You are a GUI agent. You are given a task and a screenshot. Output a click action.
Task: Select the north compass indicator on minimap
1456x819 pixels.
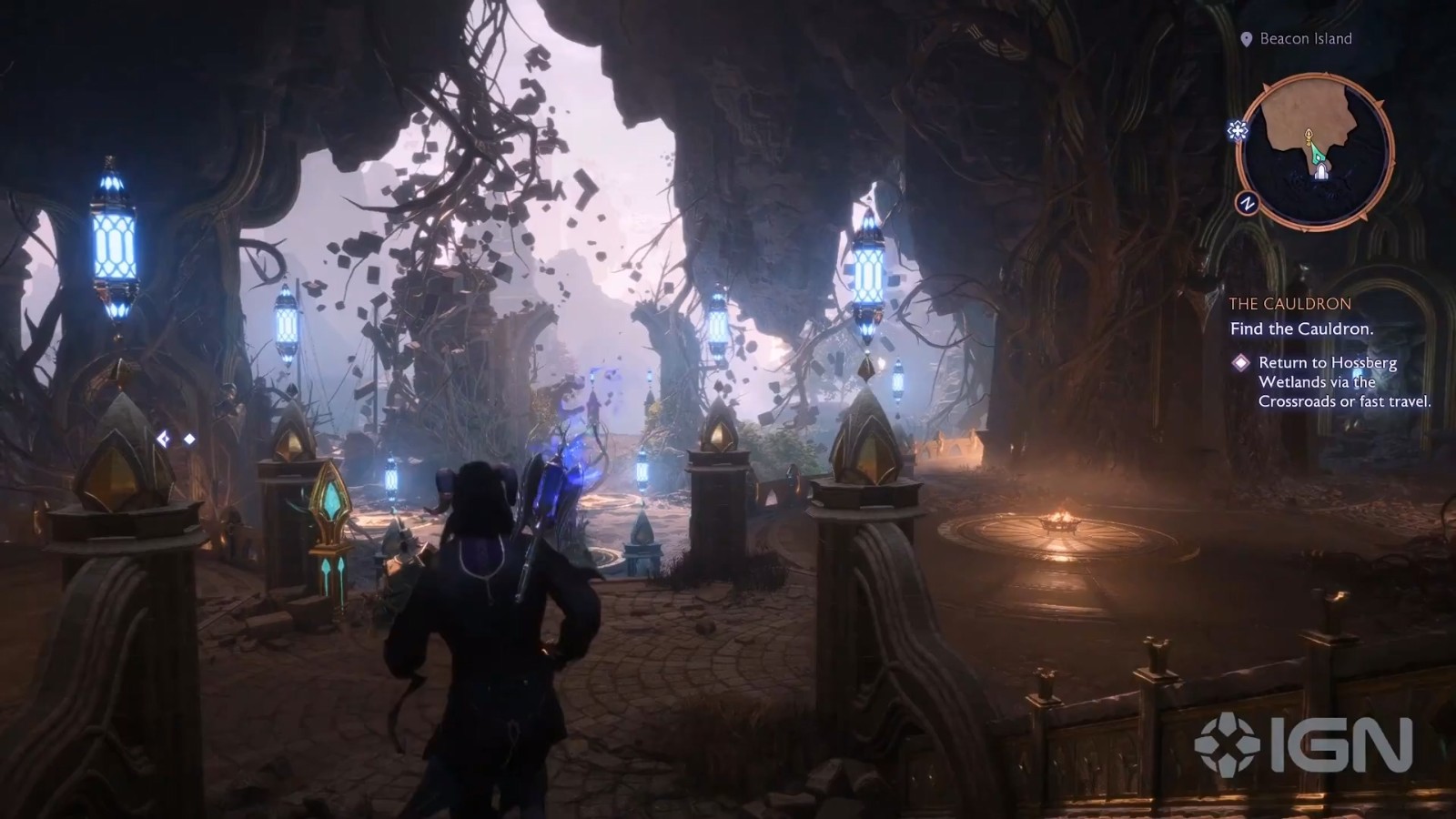(x=1247, y=204)
